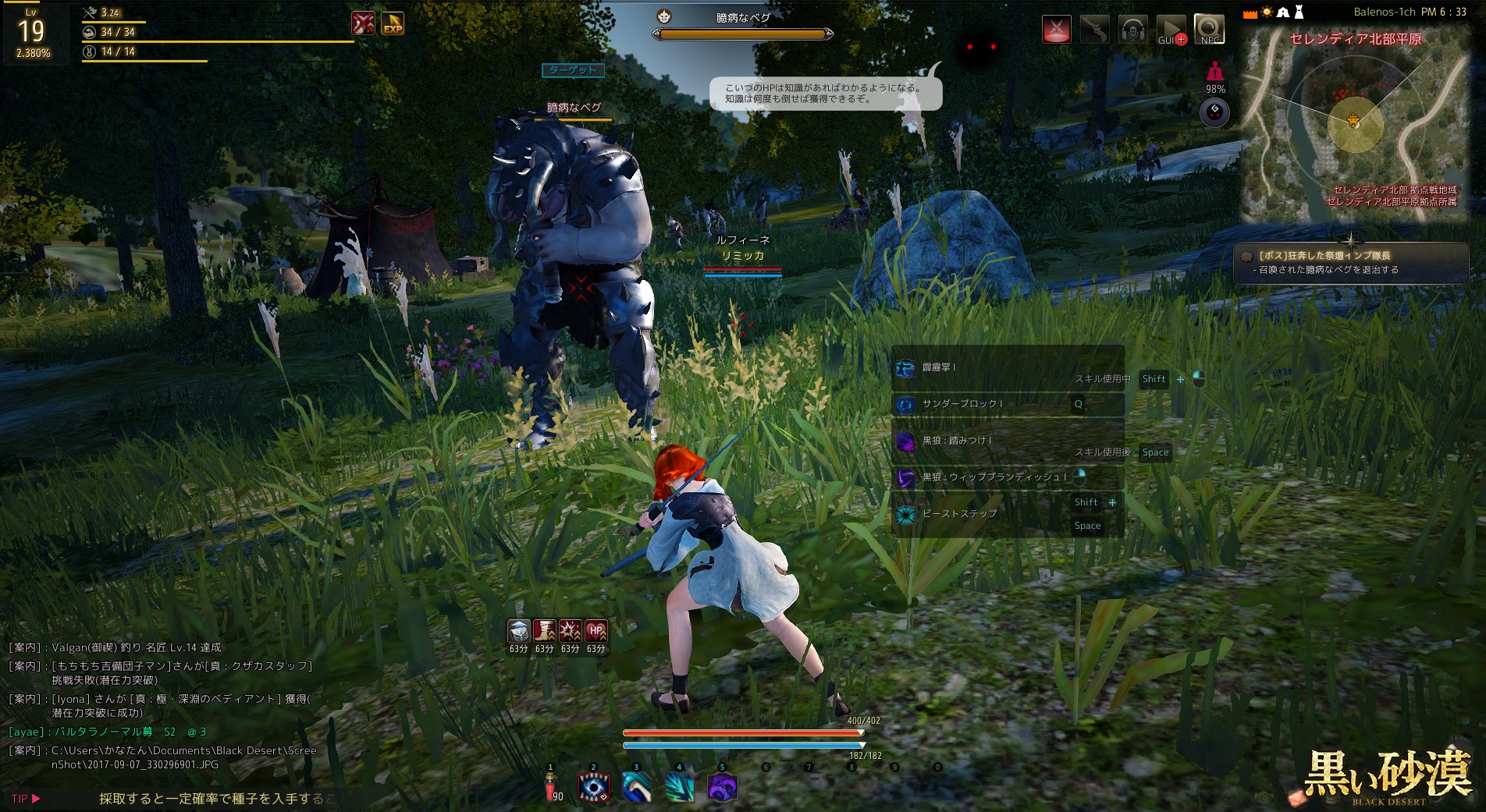Use the red HP potion in slot 1
This screenshot has height=812, width=1486.
point(551,786)
